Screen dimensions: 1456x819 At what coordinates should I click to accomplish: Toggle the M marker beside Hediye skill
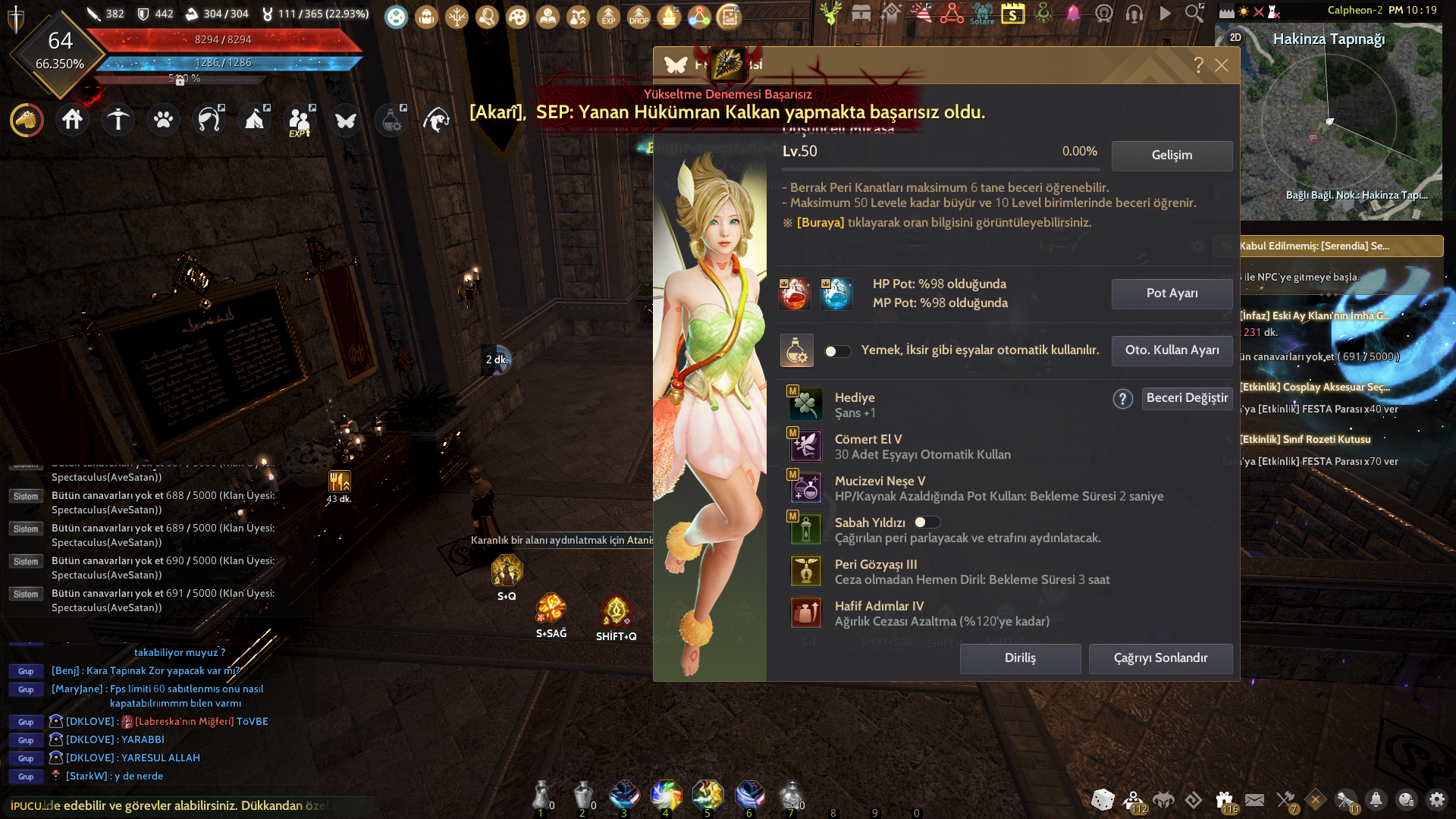pyautogui.click(x=793, y=391)
